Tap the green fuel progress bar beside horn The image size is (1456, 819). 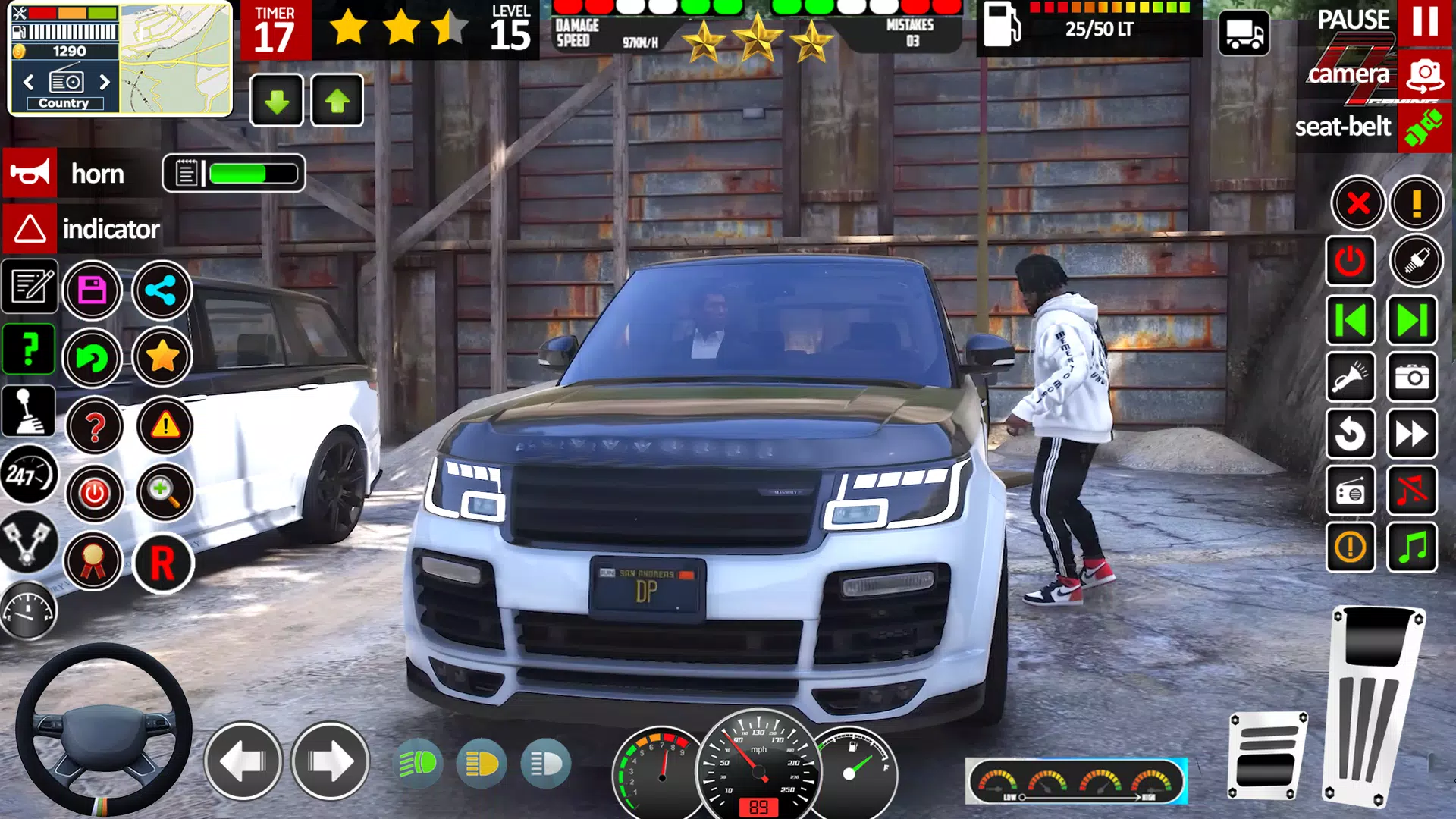[x=250, y=173]
